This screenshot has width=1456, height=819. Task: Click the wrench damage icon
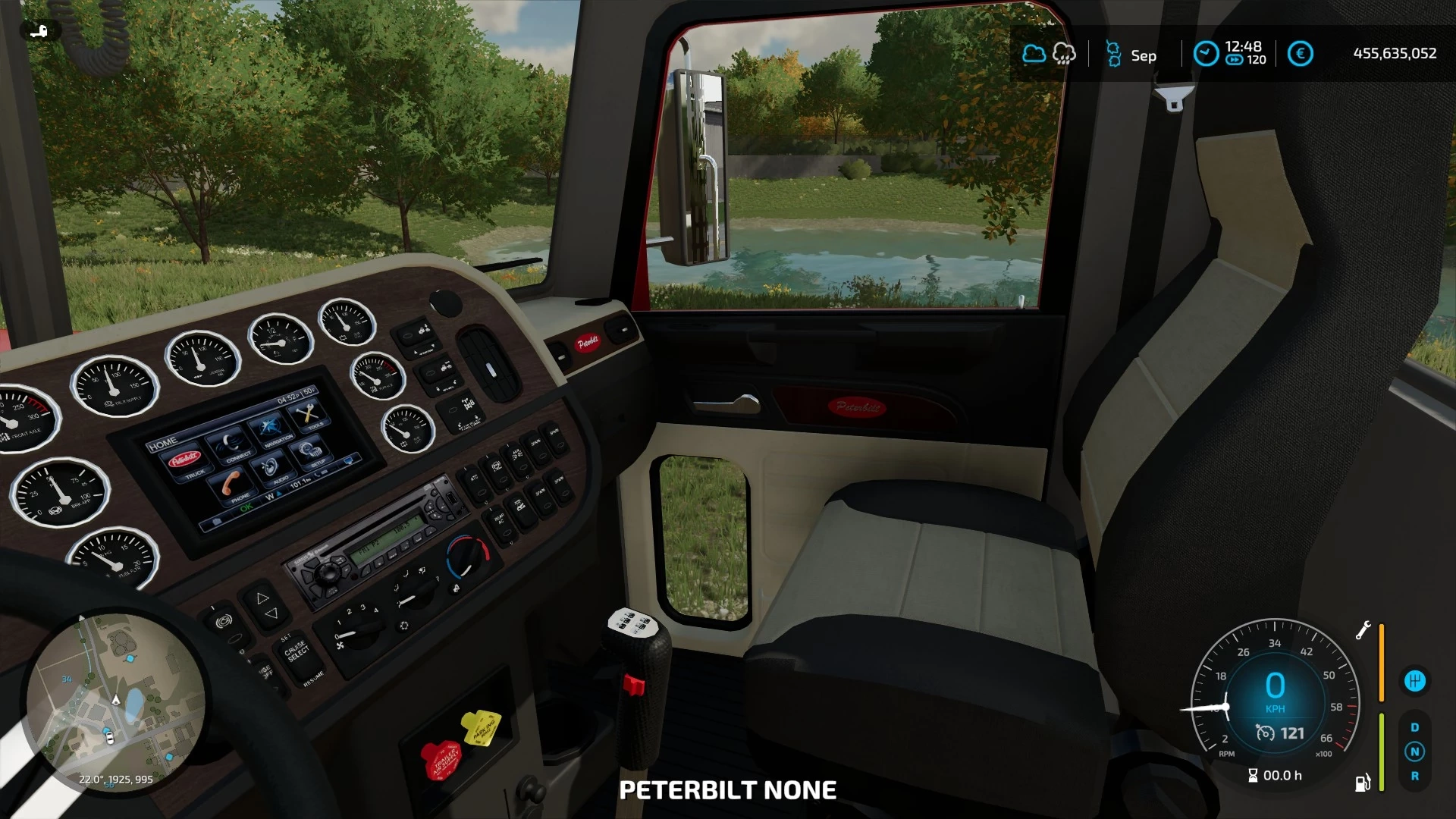(1363, 630)
